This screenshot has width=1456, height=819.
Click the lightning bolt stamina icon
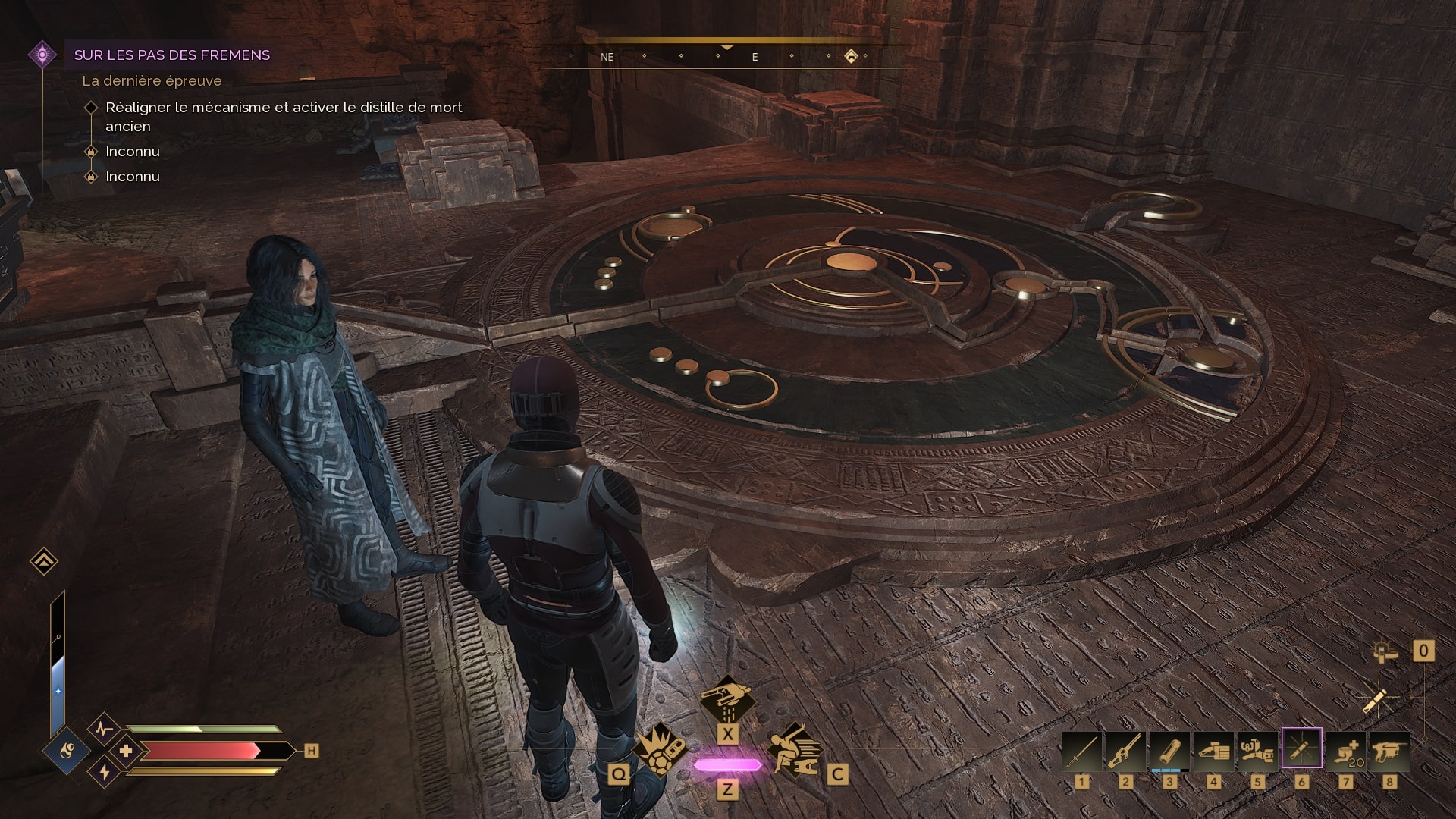(104, 773)
